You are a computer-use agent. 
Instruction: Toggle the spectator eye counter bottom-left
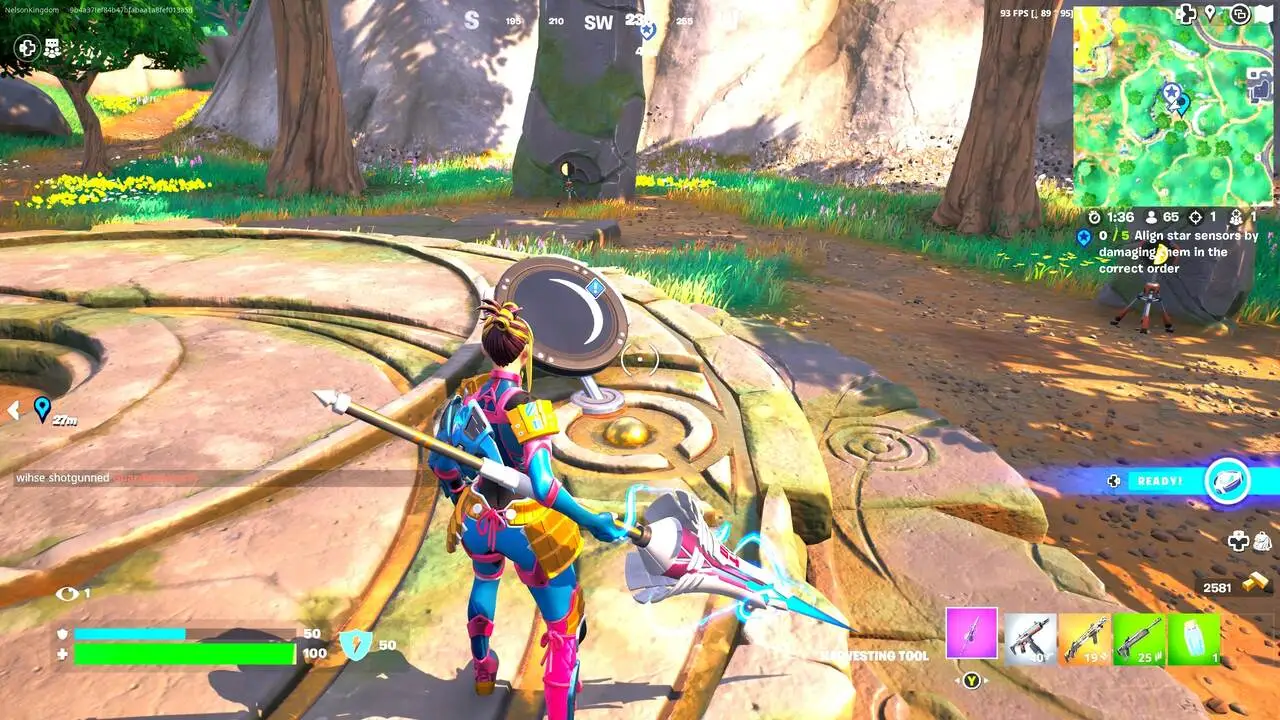tap(70, 592)
